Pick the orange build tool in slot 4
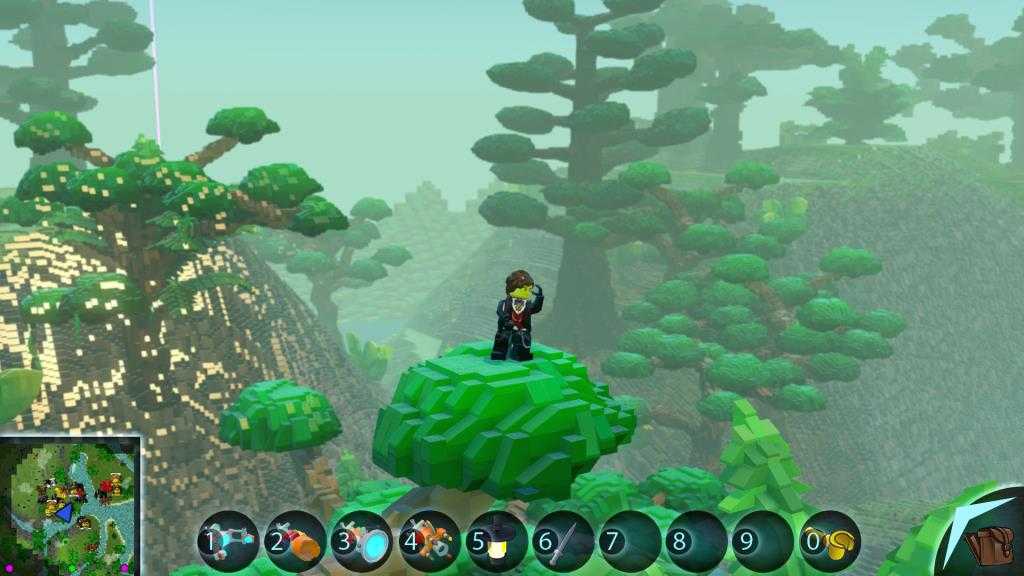Image resolution: width=1024 pixels, height=576 pixels. point(429,542)
